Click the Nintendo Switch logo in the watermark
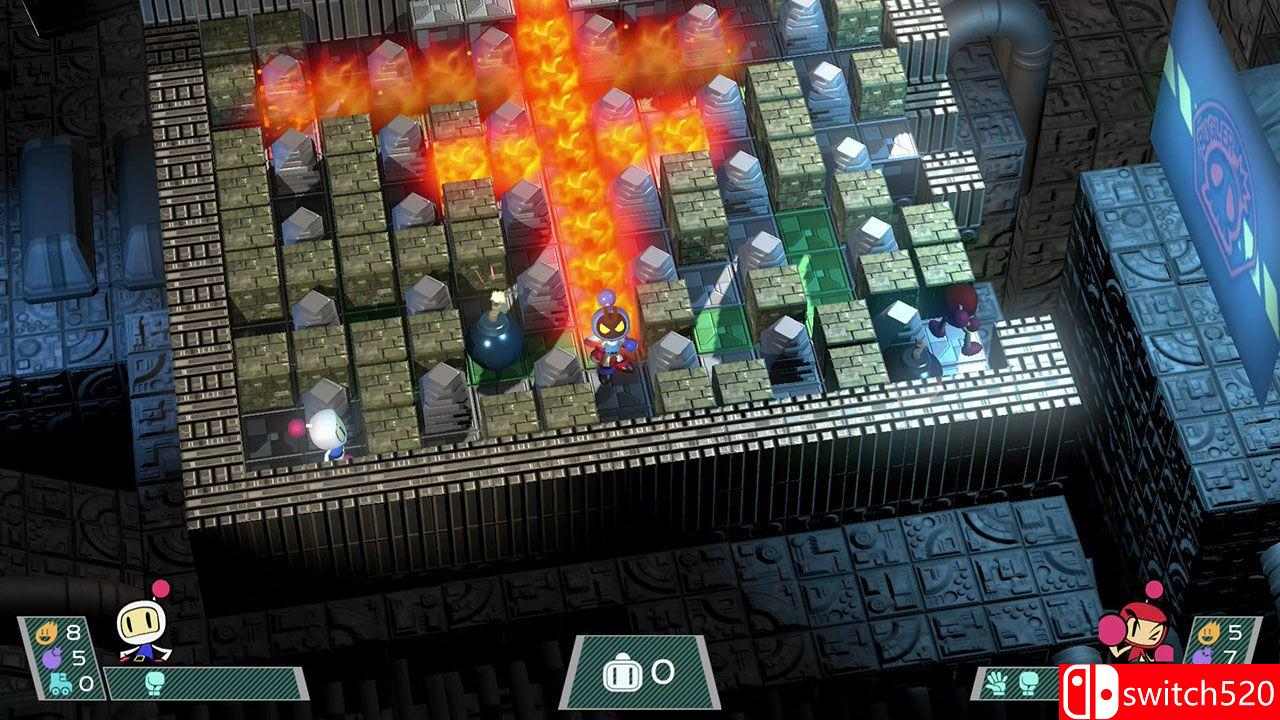 1090,690
